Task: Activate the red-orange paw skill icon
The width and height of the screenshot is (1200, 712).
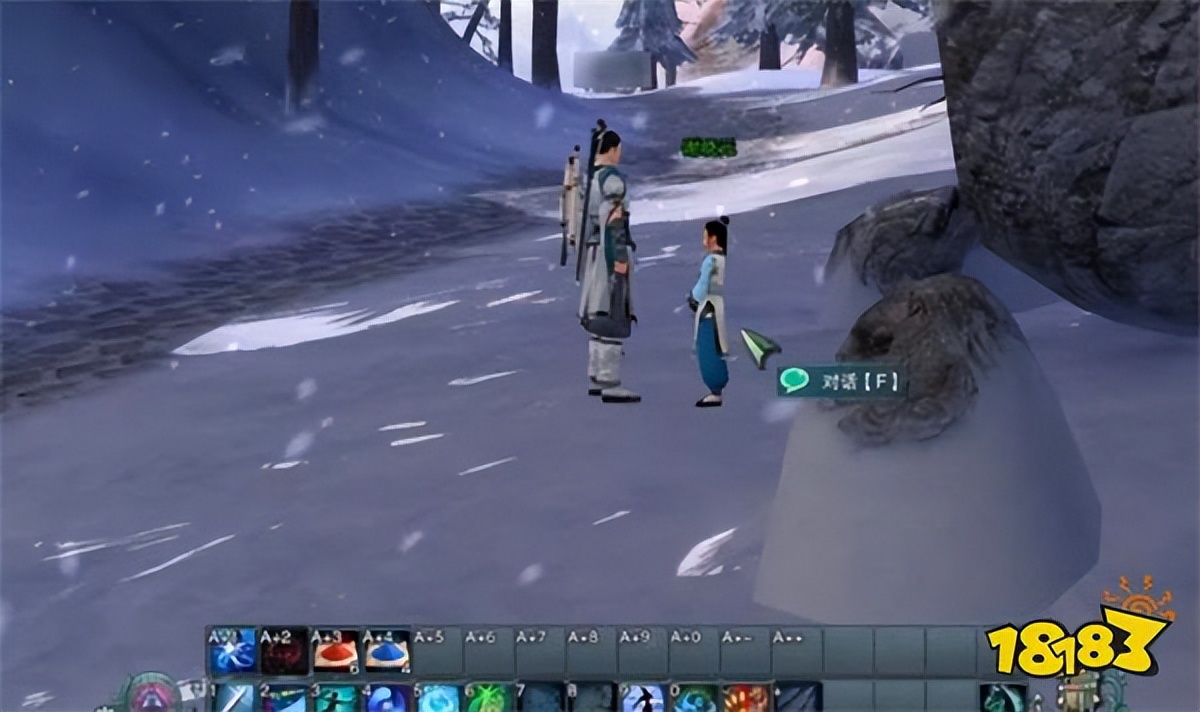Action: click(746, 698)
